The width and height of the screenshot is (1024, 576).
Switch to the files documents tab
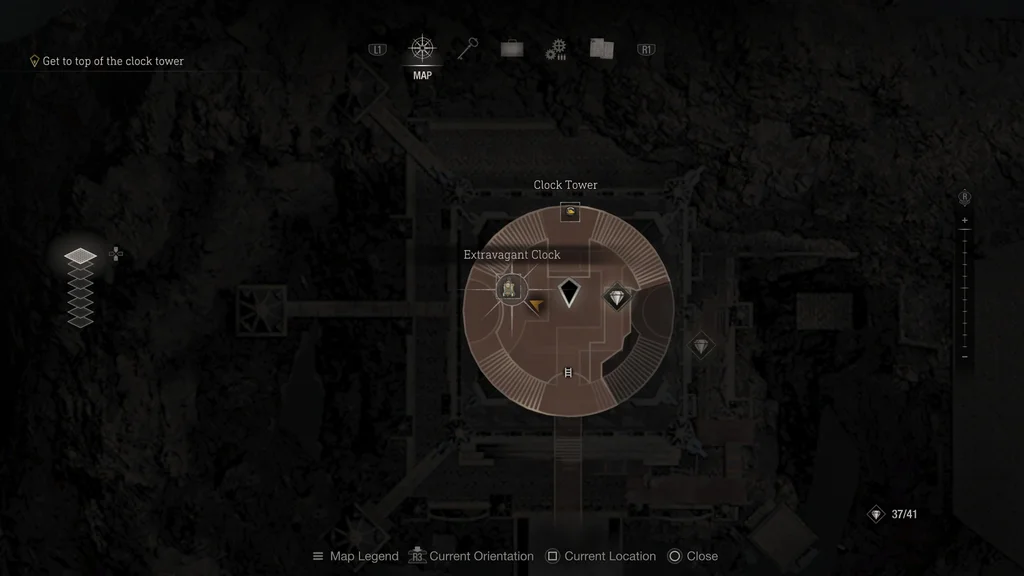click(601, 49)
